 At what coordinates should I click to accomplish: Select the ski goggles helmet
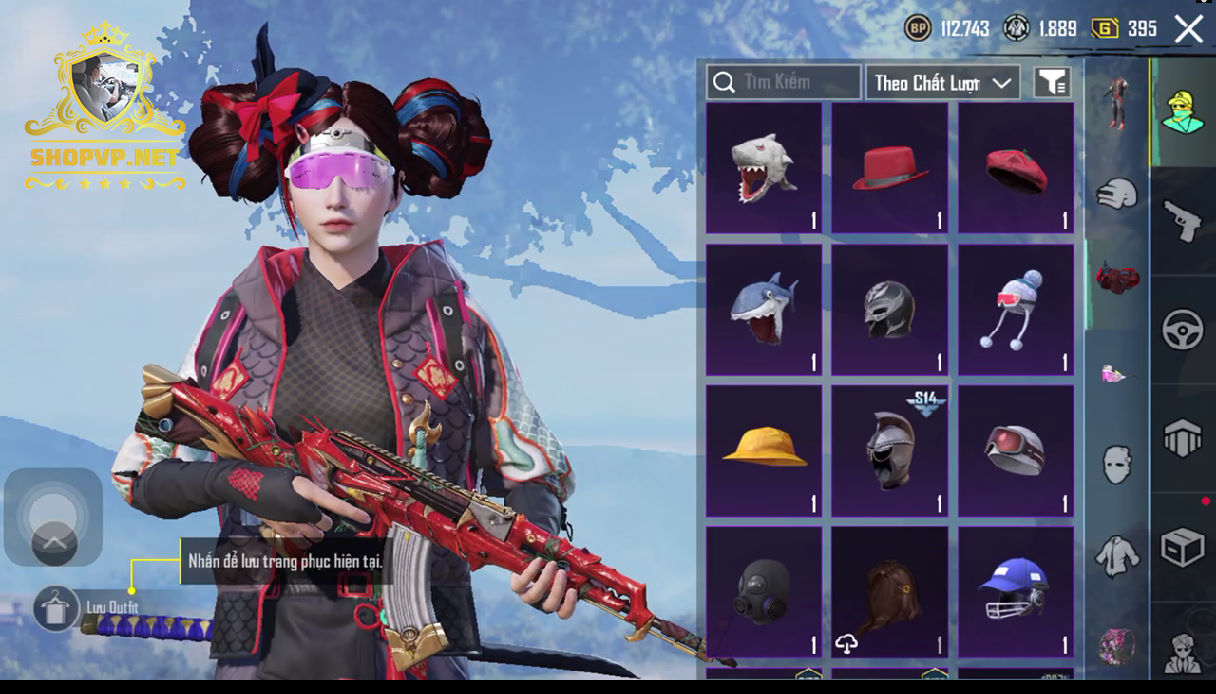(1016, 451)
